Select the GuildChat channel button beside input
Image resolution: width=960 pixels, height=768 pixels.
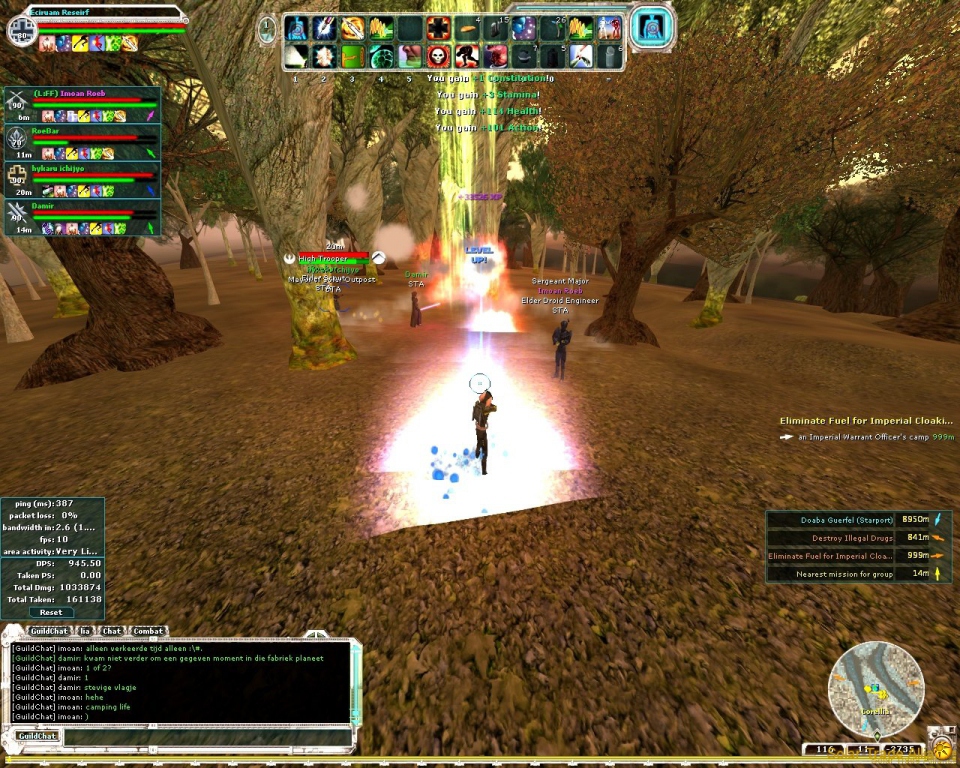[x=35, y=736]
